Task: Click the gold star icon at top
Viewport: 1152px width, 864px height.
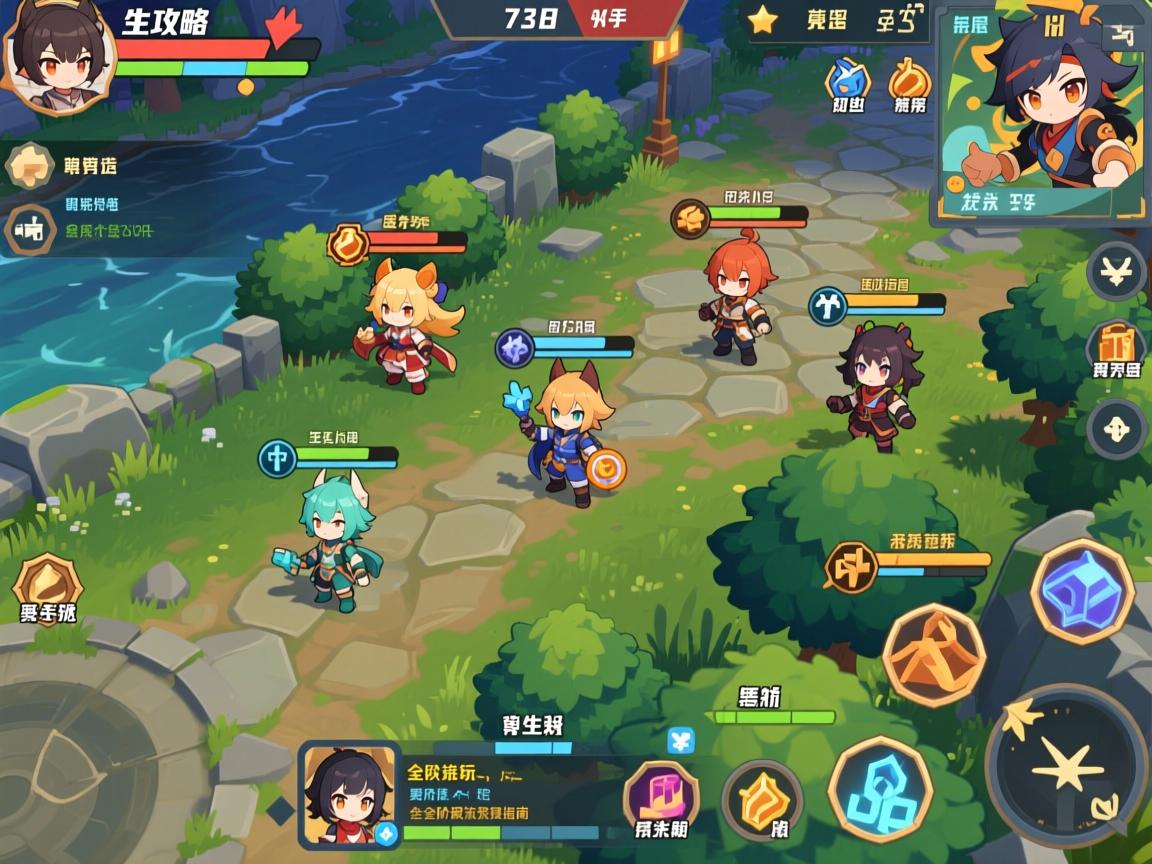Action: pyautogui.click(x=763, y=20)
